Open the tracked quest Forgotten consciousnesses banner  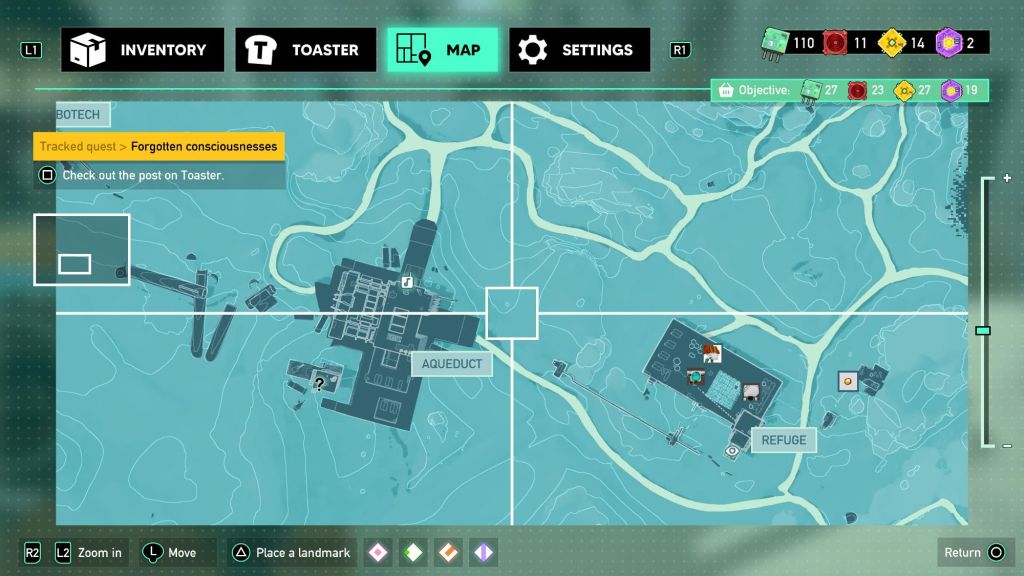[160, 147]
